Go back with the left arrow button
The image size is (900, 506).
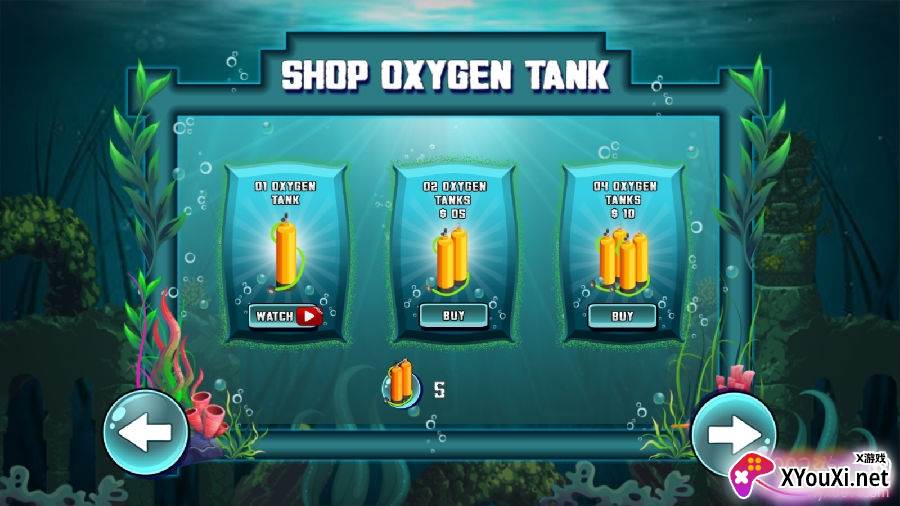tap(146, 432)
